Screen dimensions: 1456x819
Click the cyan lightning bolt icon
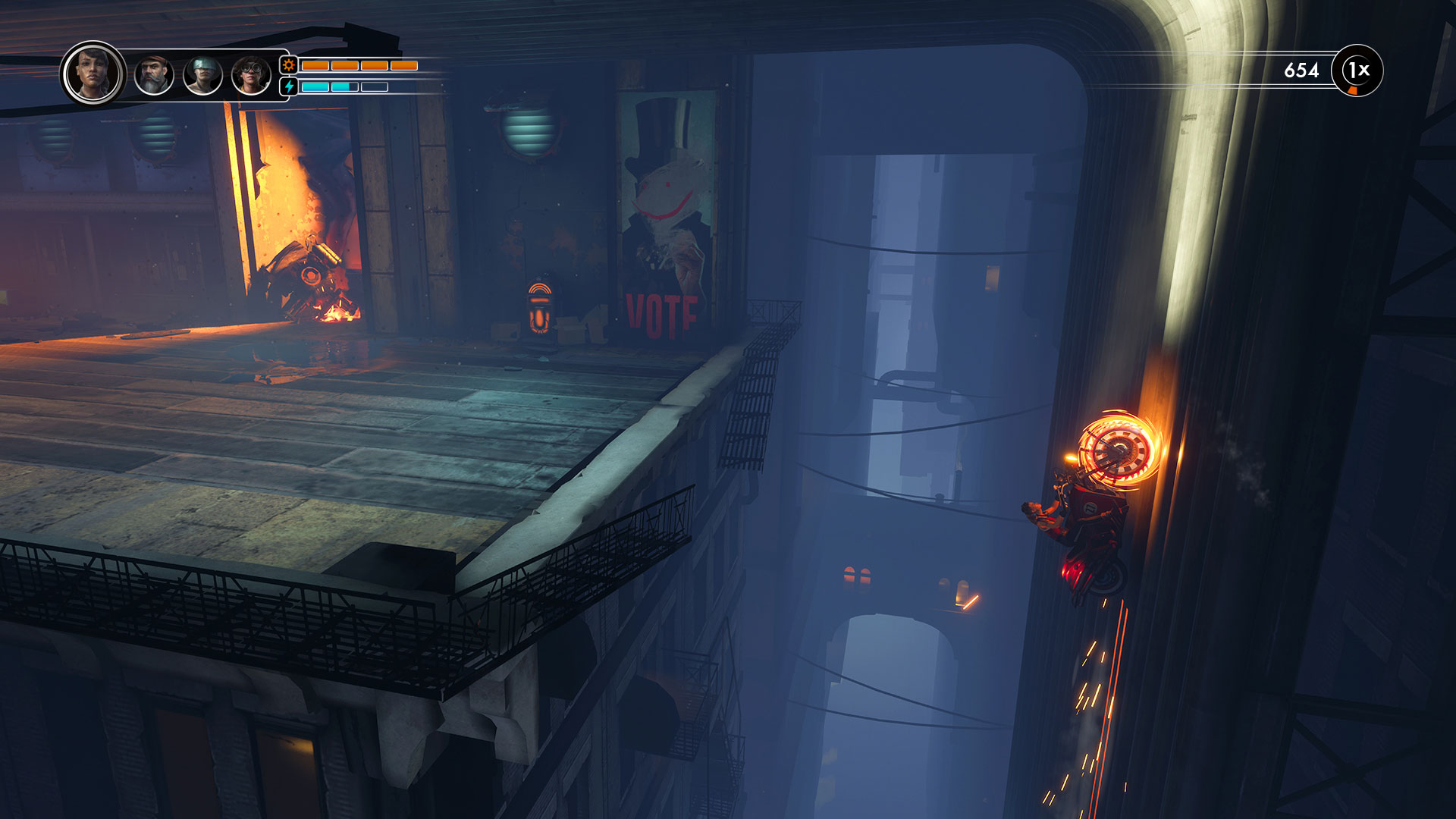click(289, 86)
